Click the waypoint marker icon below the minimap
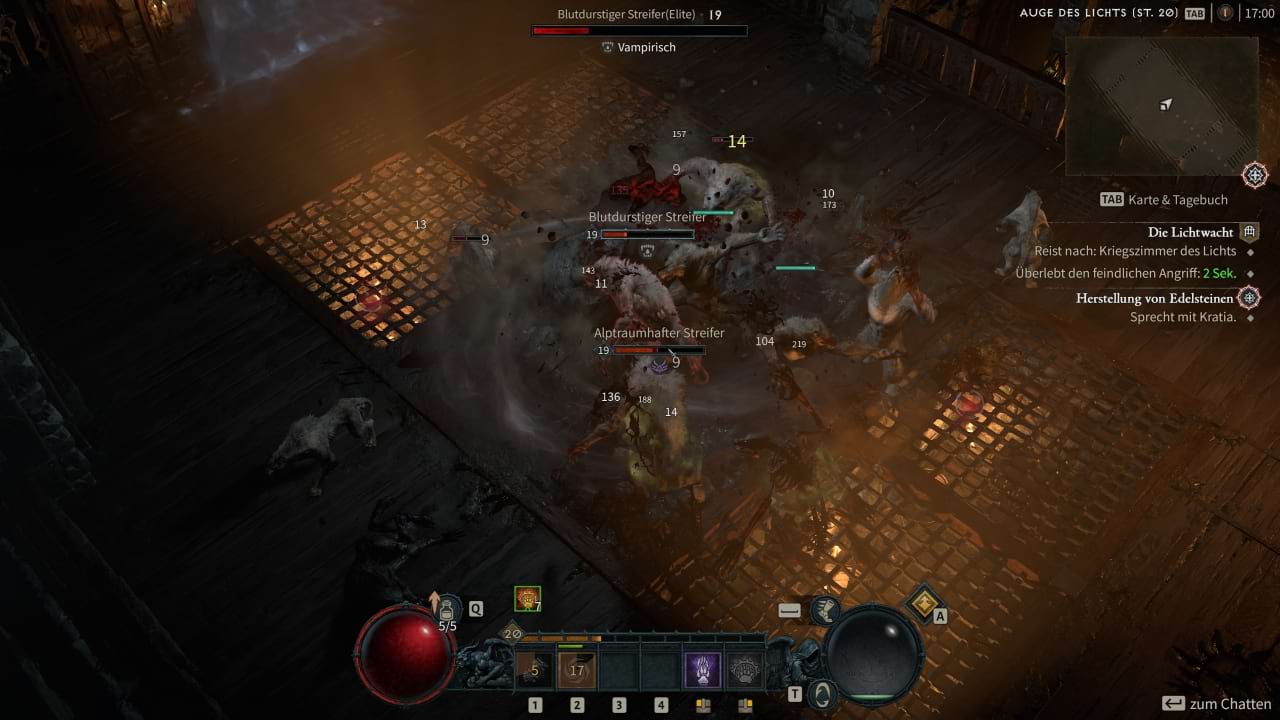 pyautogui.click(x=1256, y=174)
